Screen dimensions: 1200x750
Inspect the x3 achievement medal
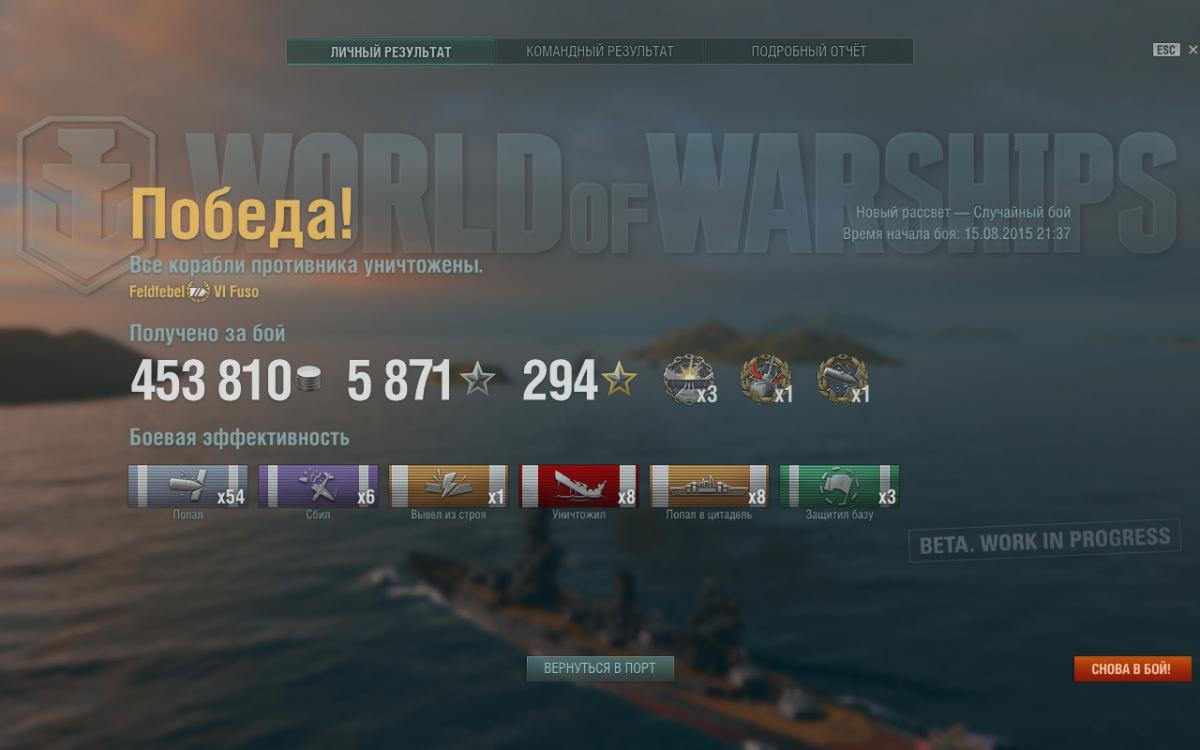[689, 381]
